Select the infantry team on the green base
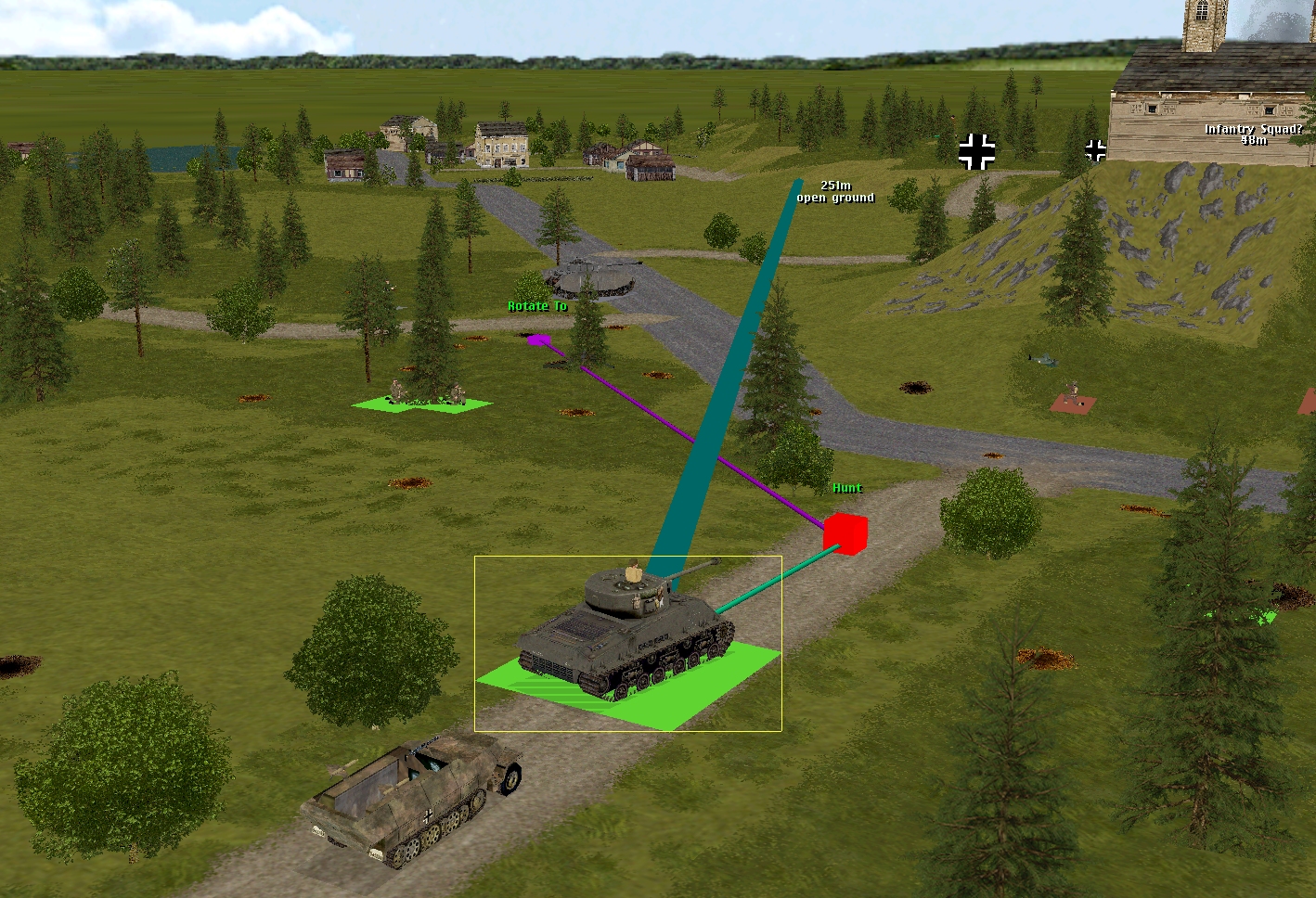1316x898 pixels. (x=422, y=399)
